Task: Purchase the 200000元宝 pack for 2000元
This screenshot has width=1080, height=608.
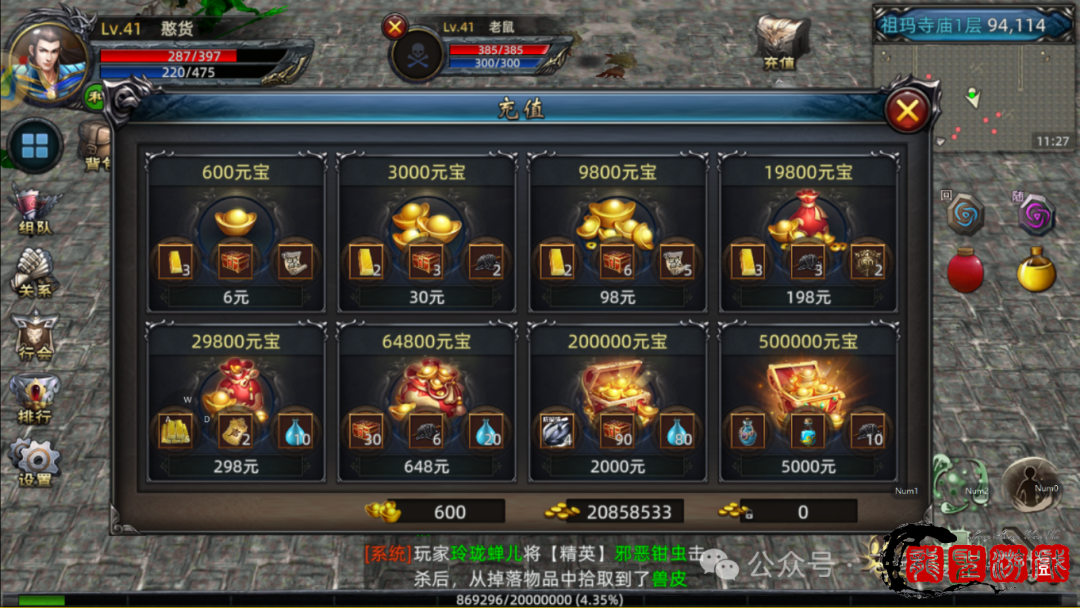Action: coord(618,467)
